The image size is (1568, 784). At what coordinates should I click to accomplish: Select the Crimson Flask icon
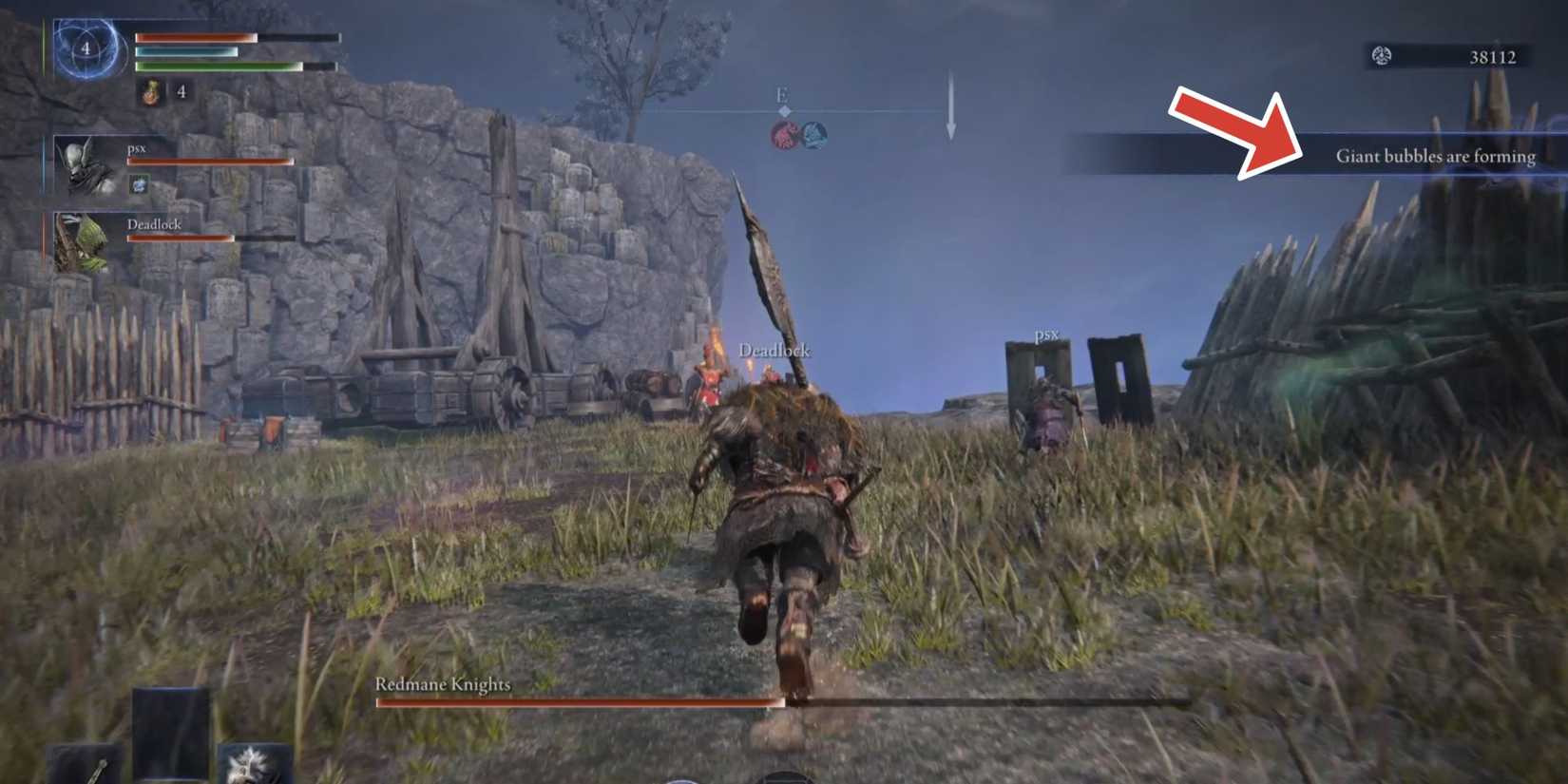pos(150,93)
